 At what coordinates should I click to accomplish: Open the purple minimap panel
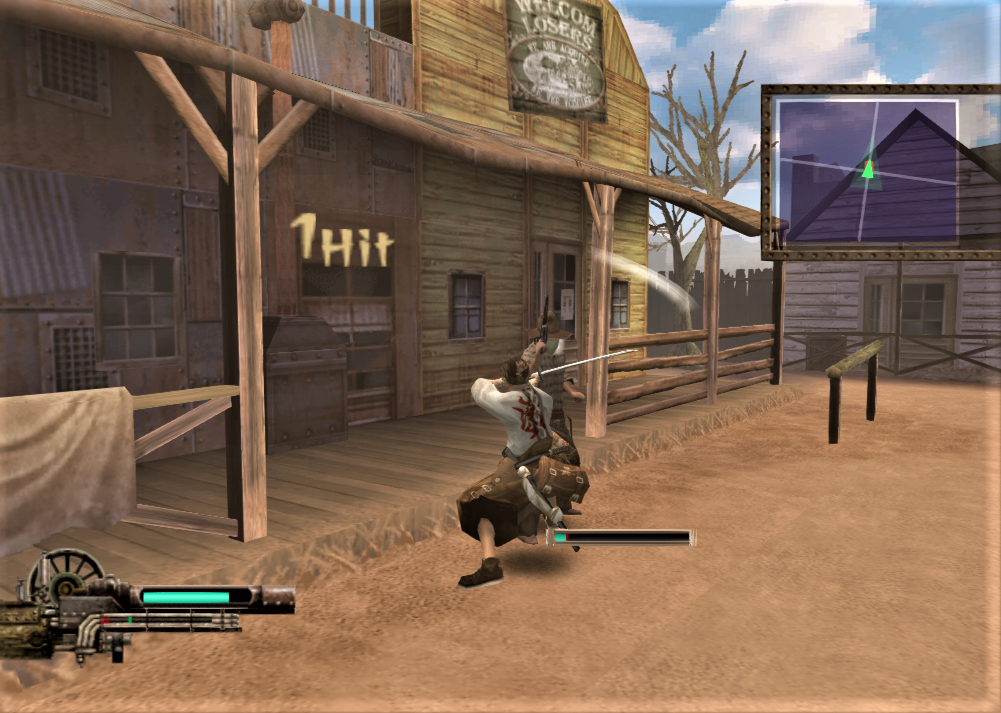[x=868, y=172]
